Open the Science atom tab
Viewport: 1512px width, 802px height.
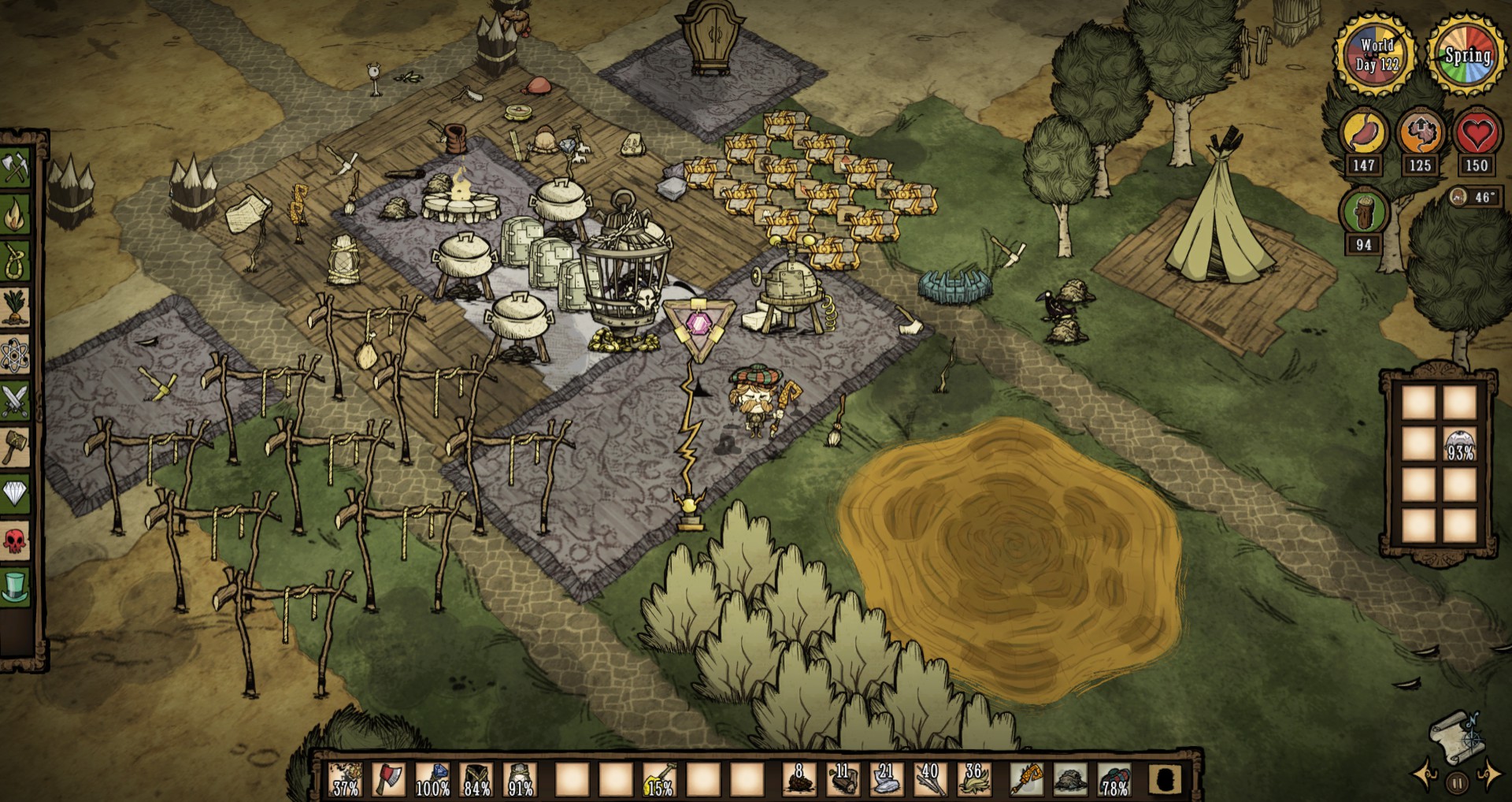coord(15,355)
